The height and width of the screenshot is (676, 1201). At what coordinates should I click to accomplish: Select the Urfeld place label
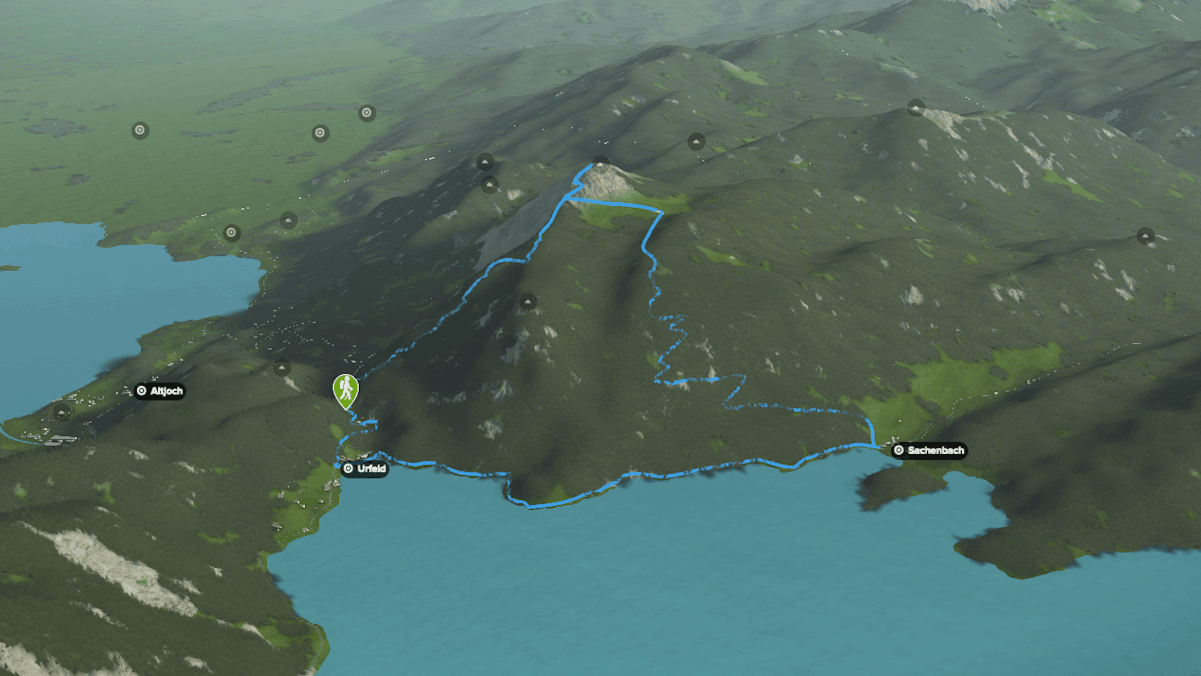pos(364,469)
